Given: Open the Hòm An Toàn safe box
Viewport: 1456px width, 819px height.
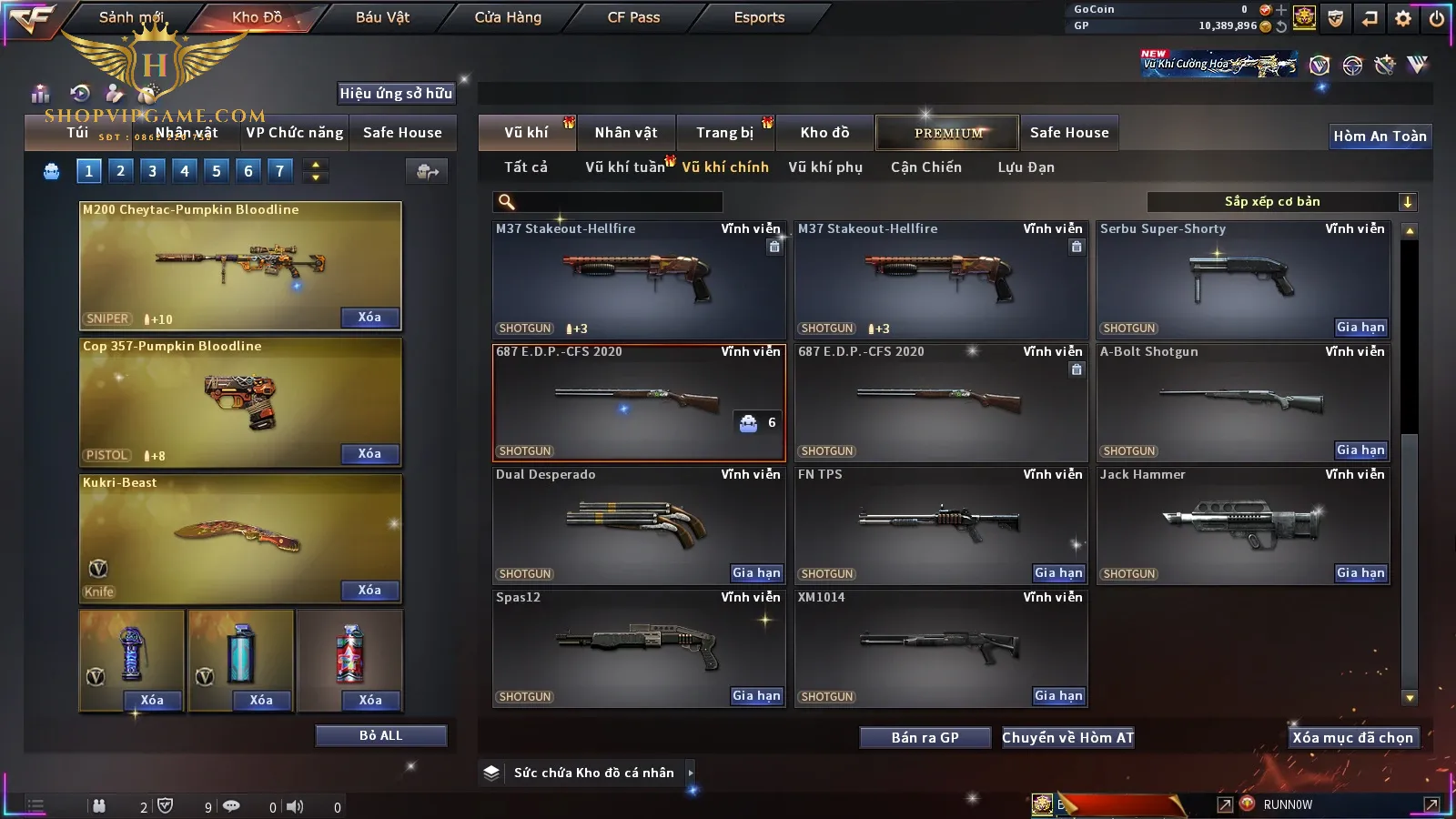Looking at the screenshot, I should coord(1380,136).
